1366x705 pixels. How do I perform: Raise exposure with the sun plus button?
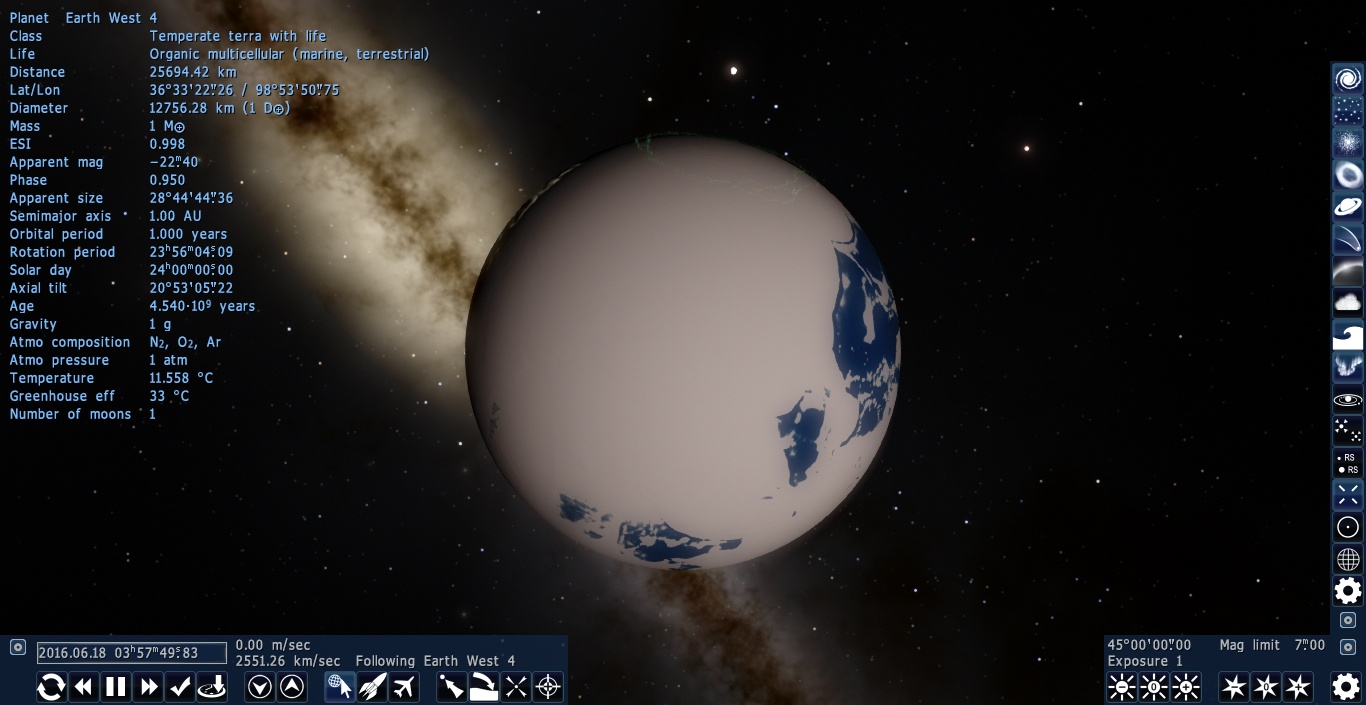[x=1186, y=687]
